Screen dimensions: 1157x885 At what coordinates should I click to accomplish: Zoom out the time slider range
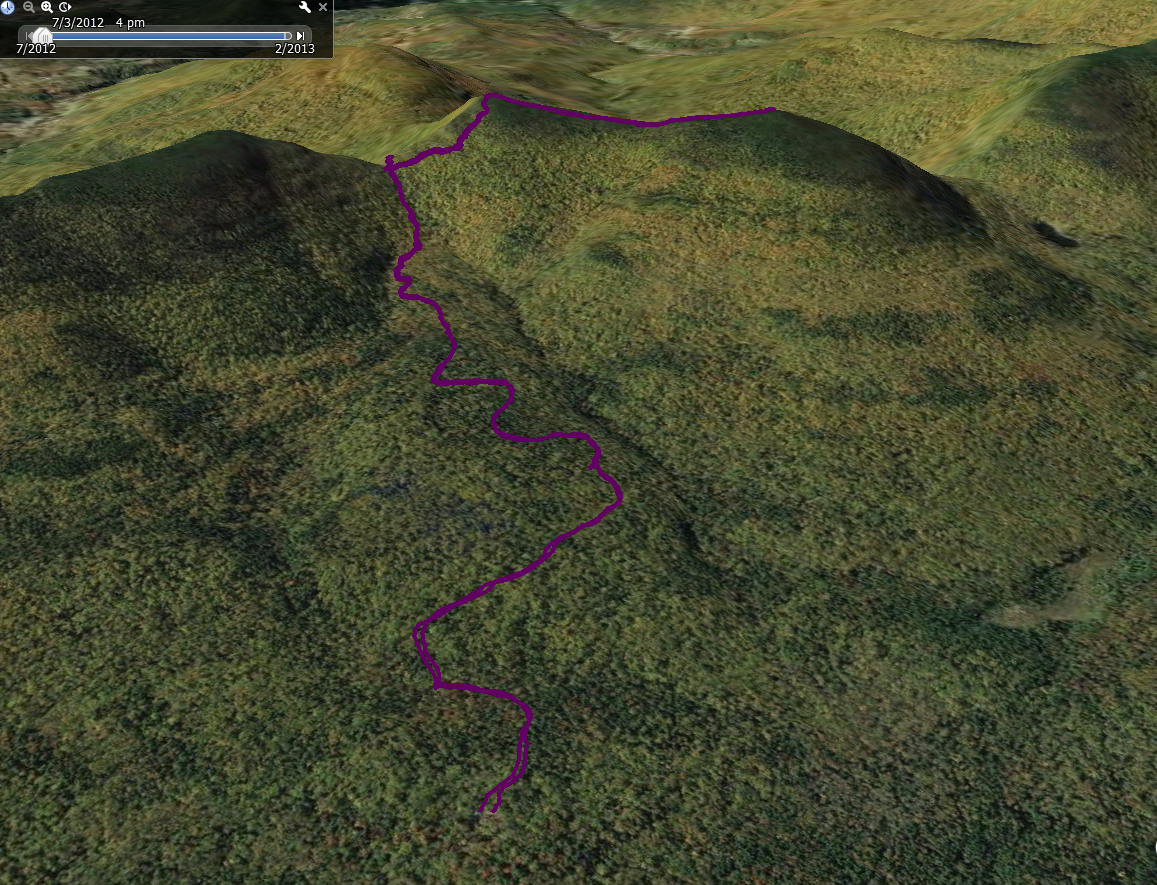pos(29,7)
